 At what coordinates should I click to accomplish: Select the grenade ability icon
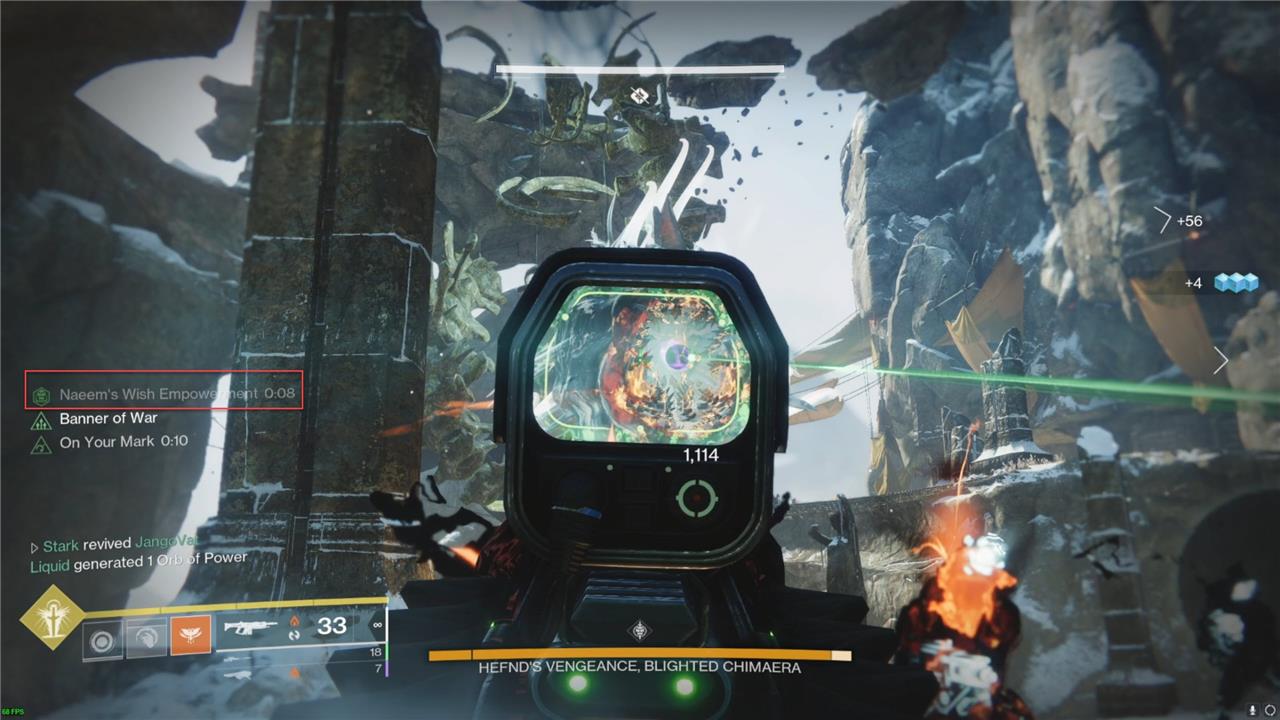coord(101,638)
